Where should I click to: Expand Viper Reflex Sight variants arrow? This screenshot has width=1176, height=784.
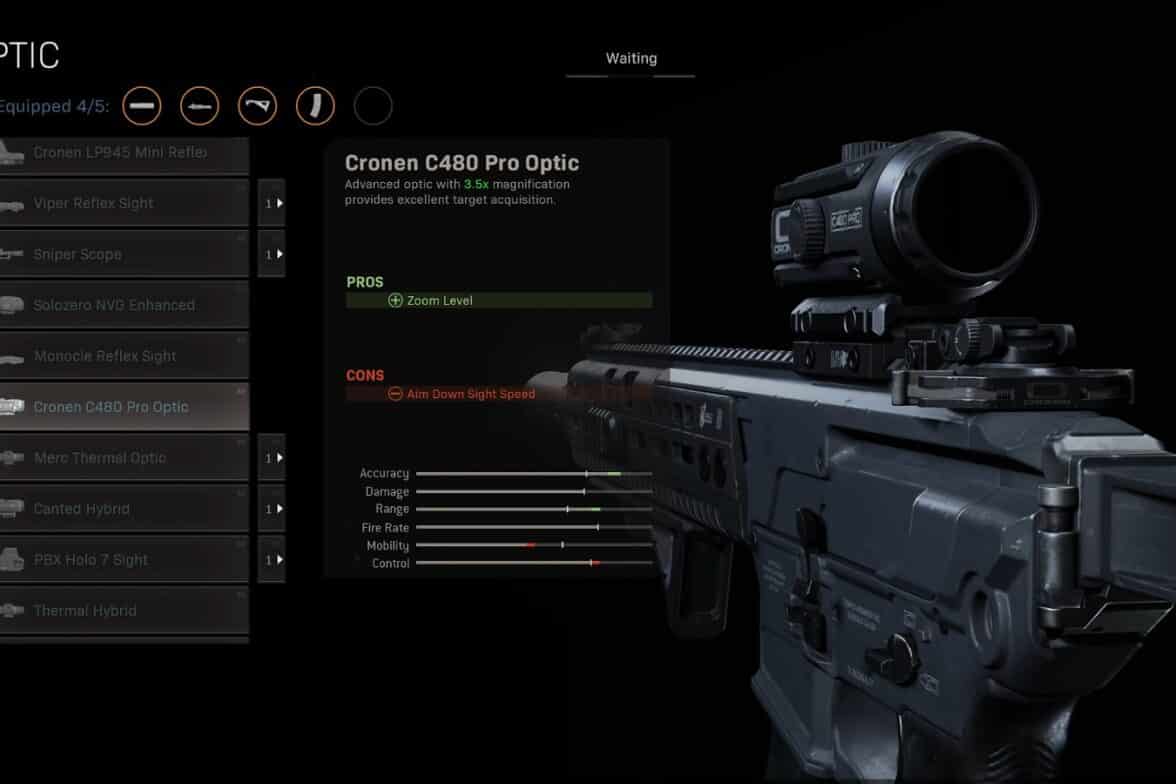[272, 203]
